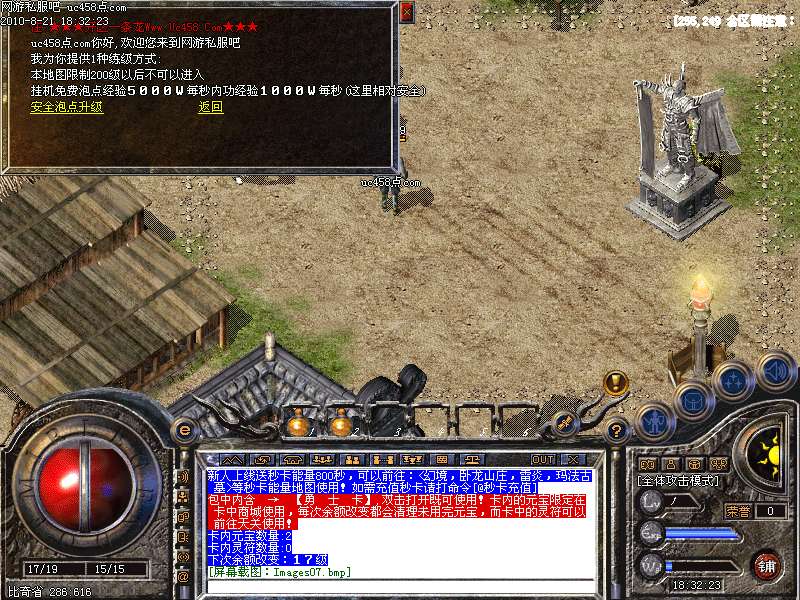Close the NPC dialog with the red X
This screenshot has height=600, width=800.
(x=405, y=12)
